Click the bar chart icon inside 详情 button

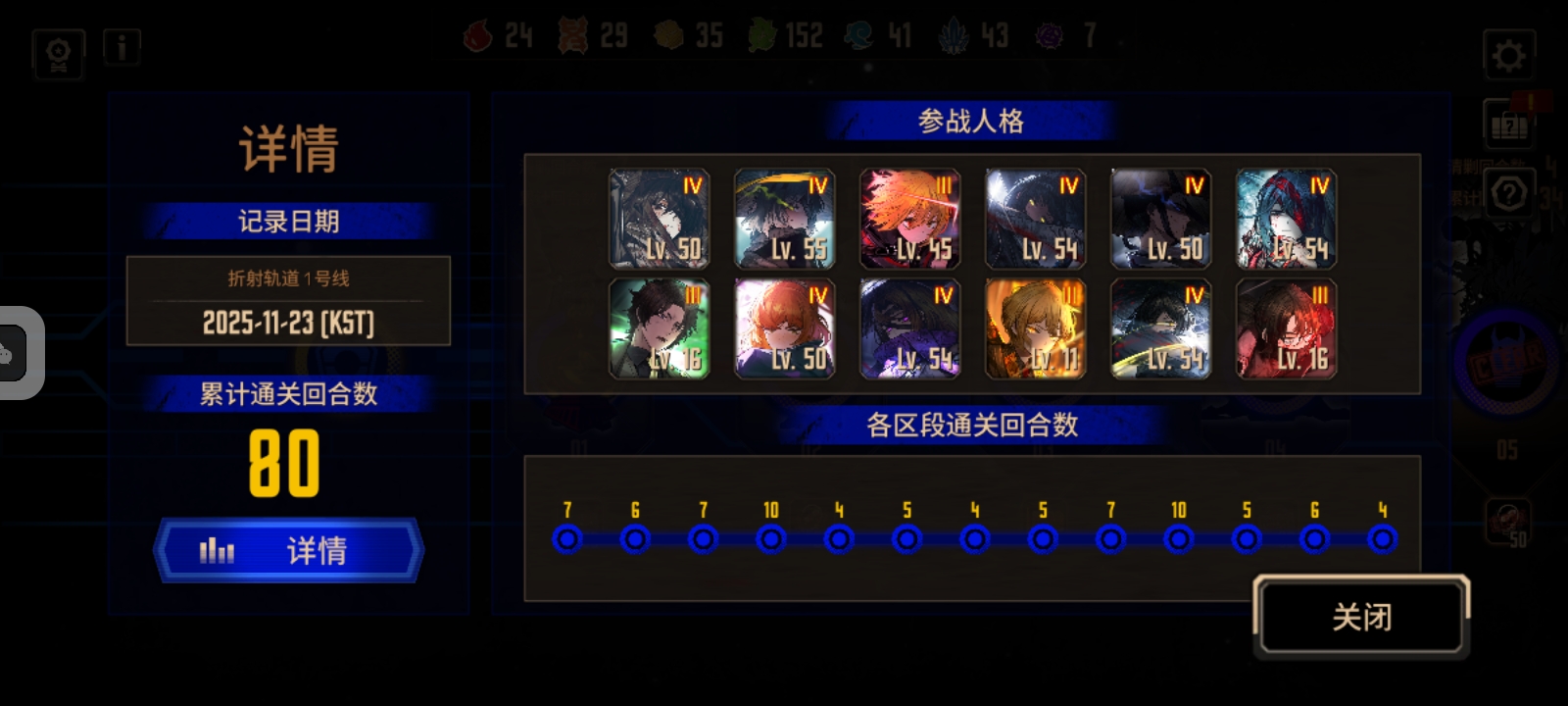pyautogui.click(x=215, y=551)
